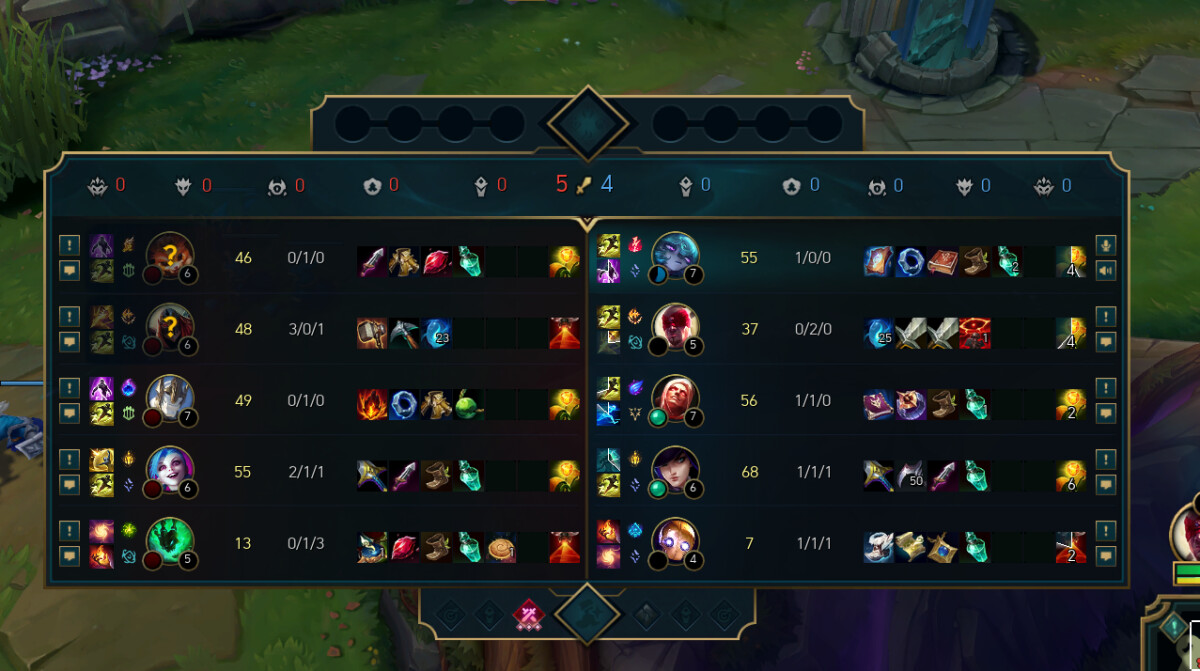The width and height of the screenshot is (1200, 671).
Task: Open the red crossed-swords tab below scoreboard
Action: (528, 613)
